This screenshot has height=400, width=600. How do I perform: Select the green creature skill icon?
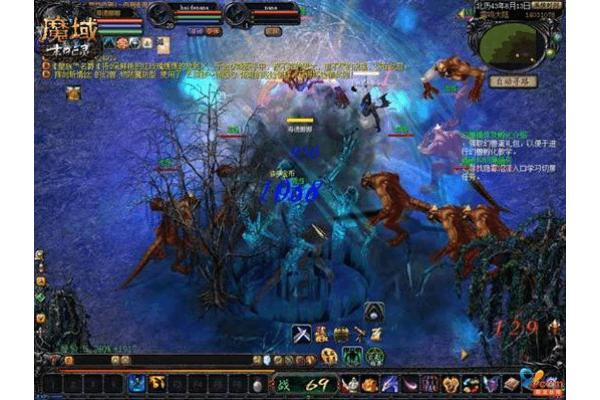point(353,357)
